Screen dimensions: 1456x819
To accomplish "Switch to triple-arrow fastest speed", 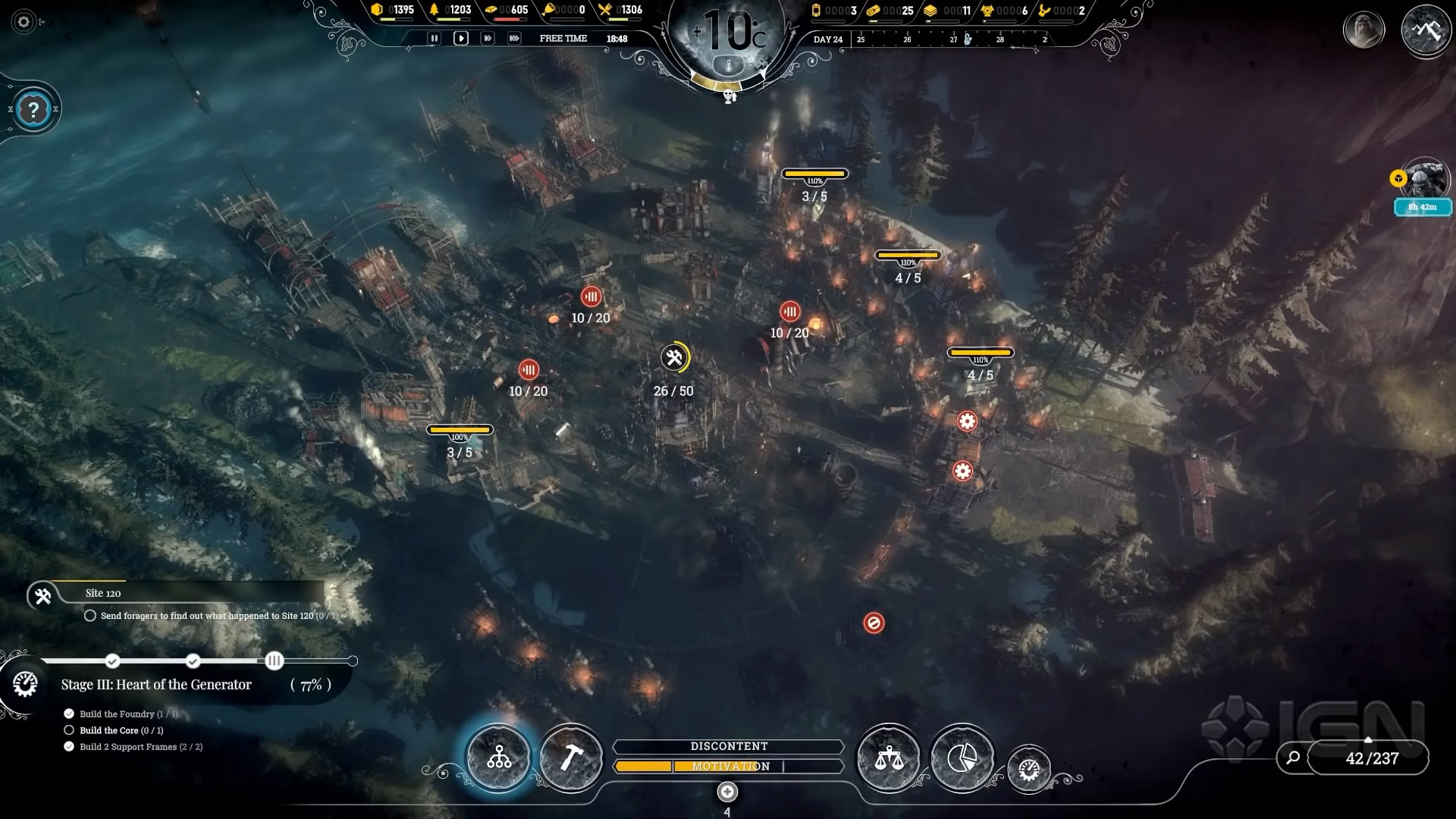I will [x=514, y=38].
